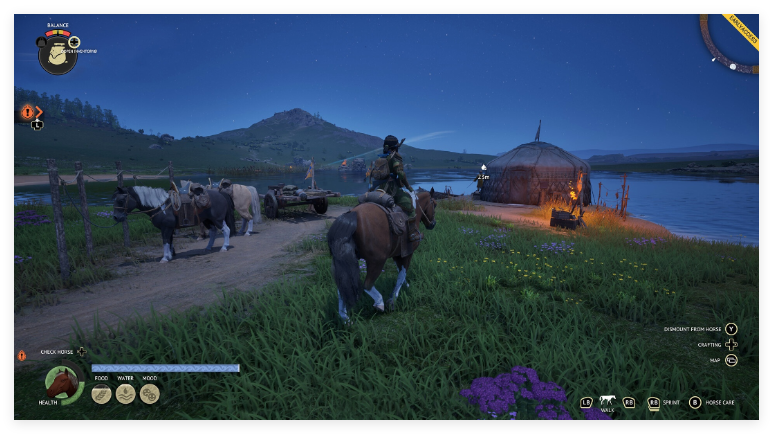Click the orange exclamation alert near the treeline
This screenshot has height=434, width=773.
coord(27,112)
